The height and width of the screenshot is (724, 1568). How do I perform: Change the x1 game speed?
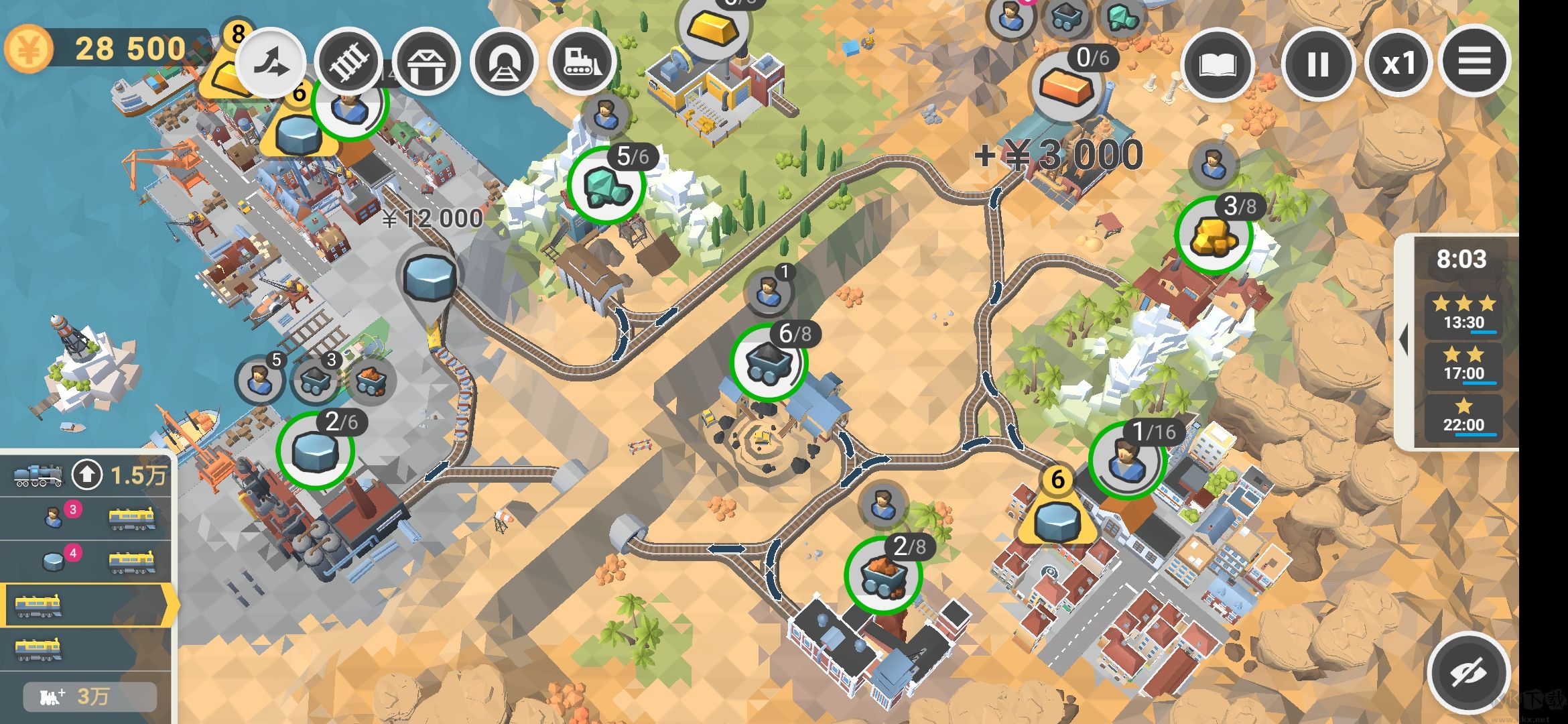click(x=1398, y=64)
